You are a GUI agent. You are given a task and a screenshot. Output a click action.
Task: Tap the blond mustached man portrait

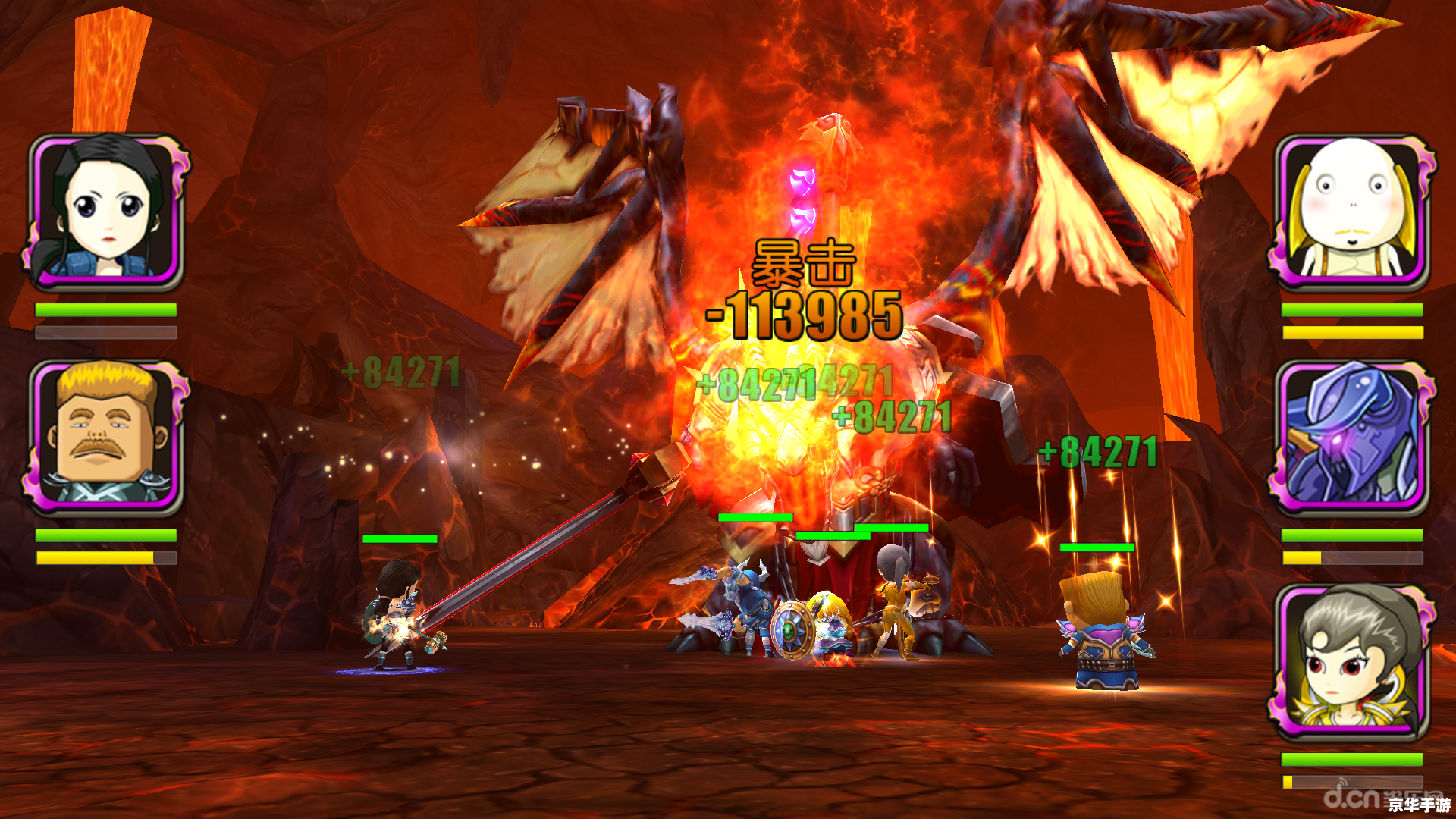[107, 436]
